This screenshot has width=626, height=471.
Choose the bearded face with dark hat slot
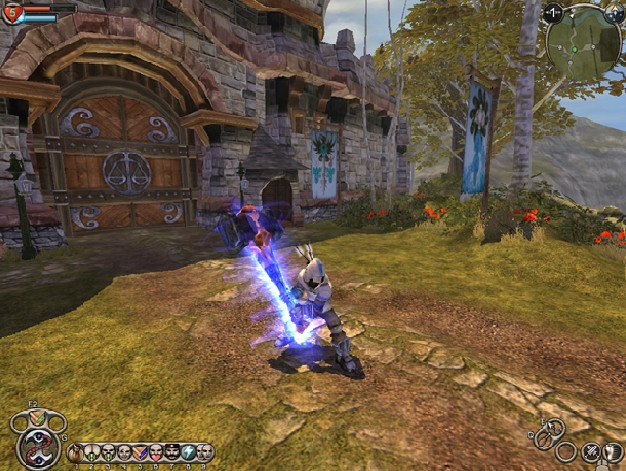(x=173, y=453)
